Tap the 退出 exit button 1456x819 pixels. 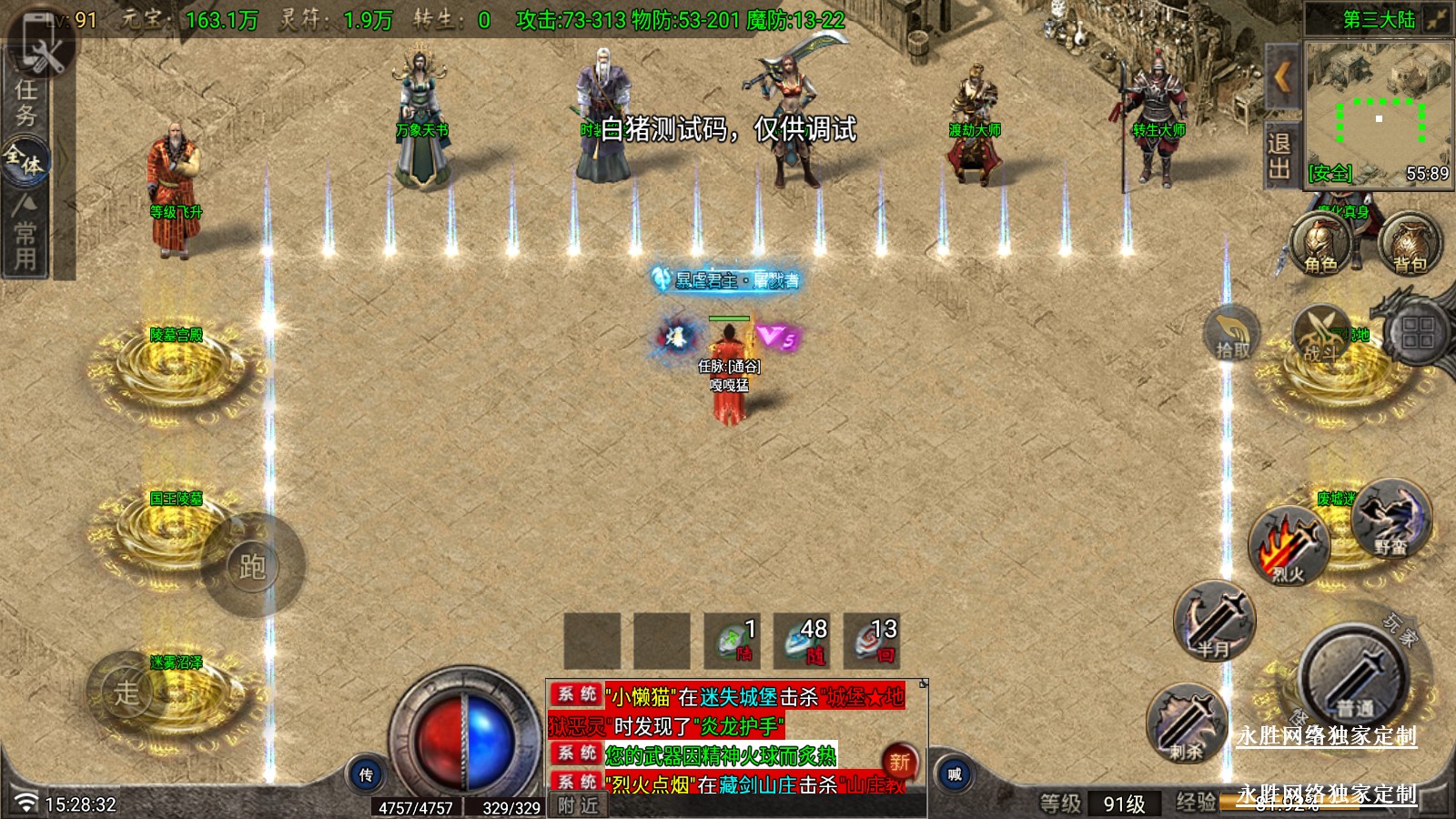coord(1279,157)
